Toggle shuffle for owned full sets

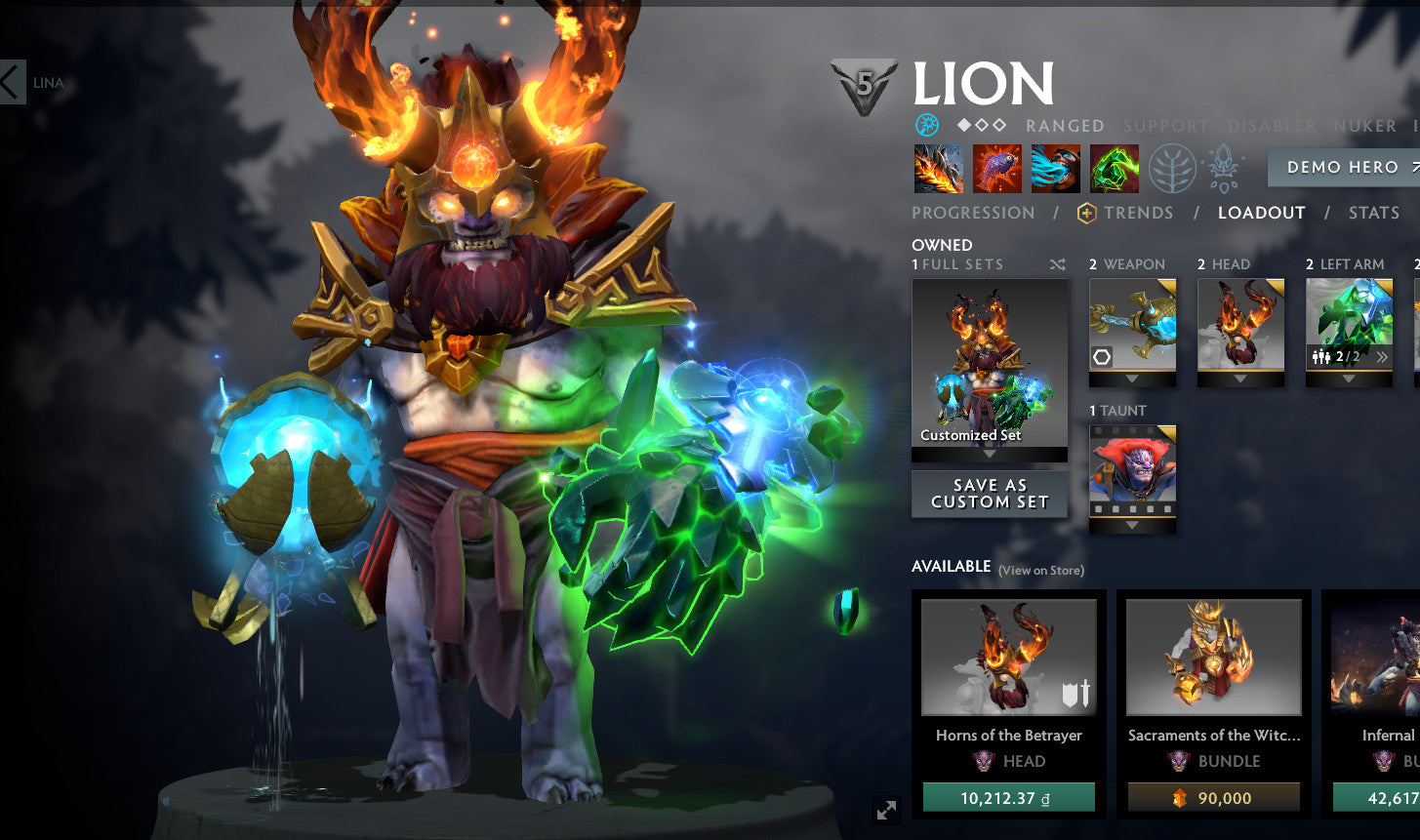coord(1057,263)
